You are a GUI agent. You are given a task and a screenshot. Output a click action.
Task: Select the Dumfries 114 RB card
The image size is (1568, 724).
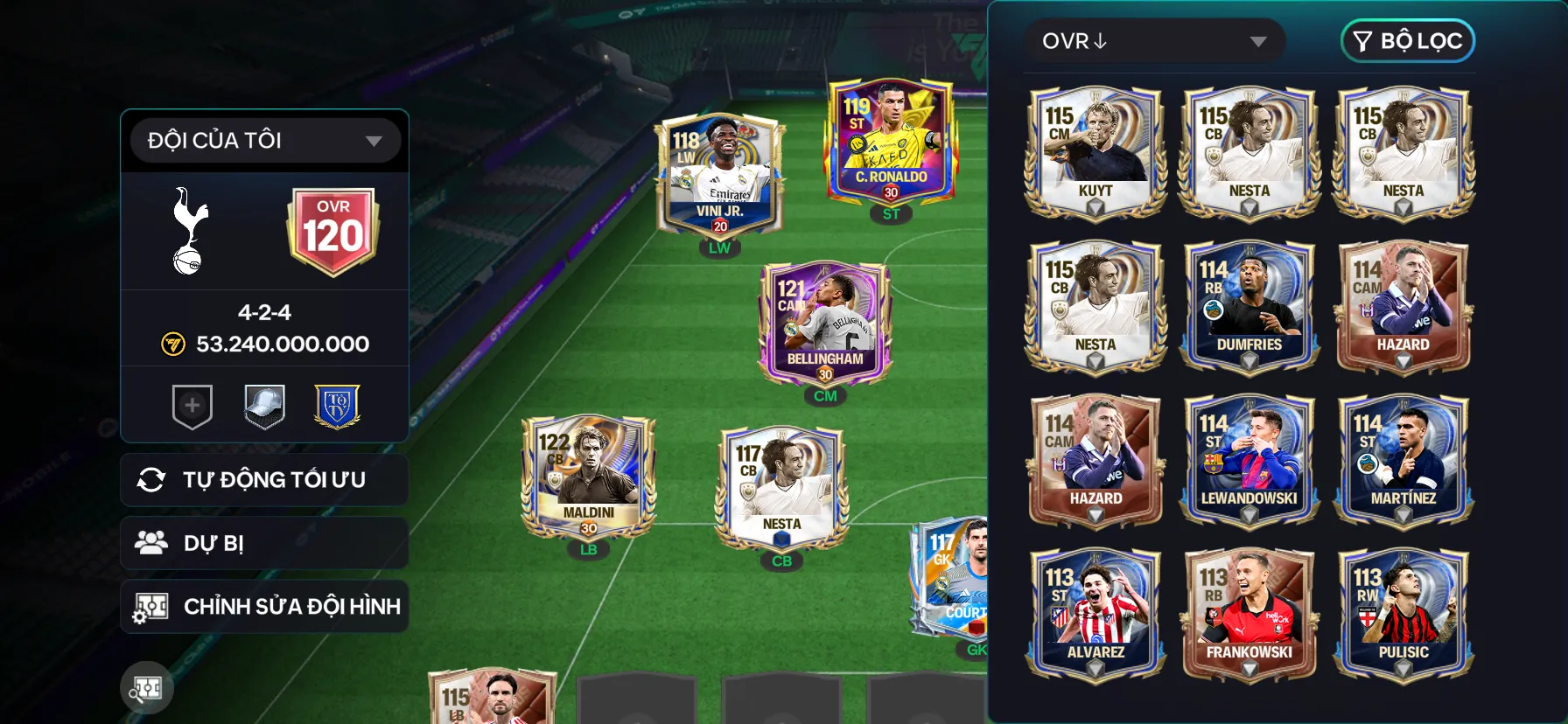point(1249,306)
